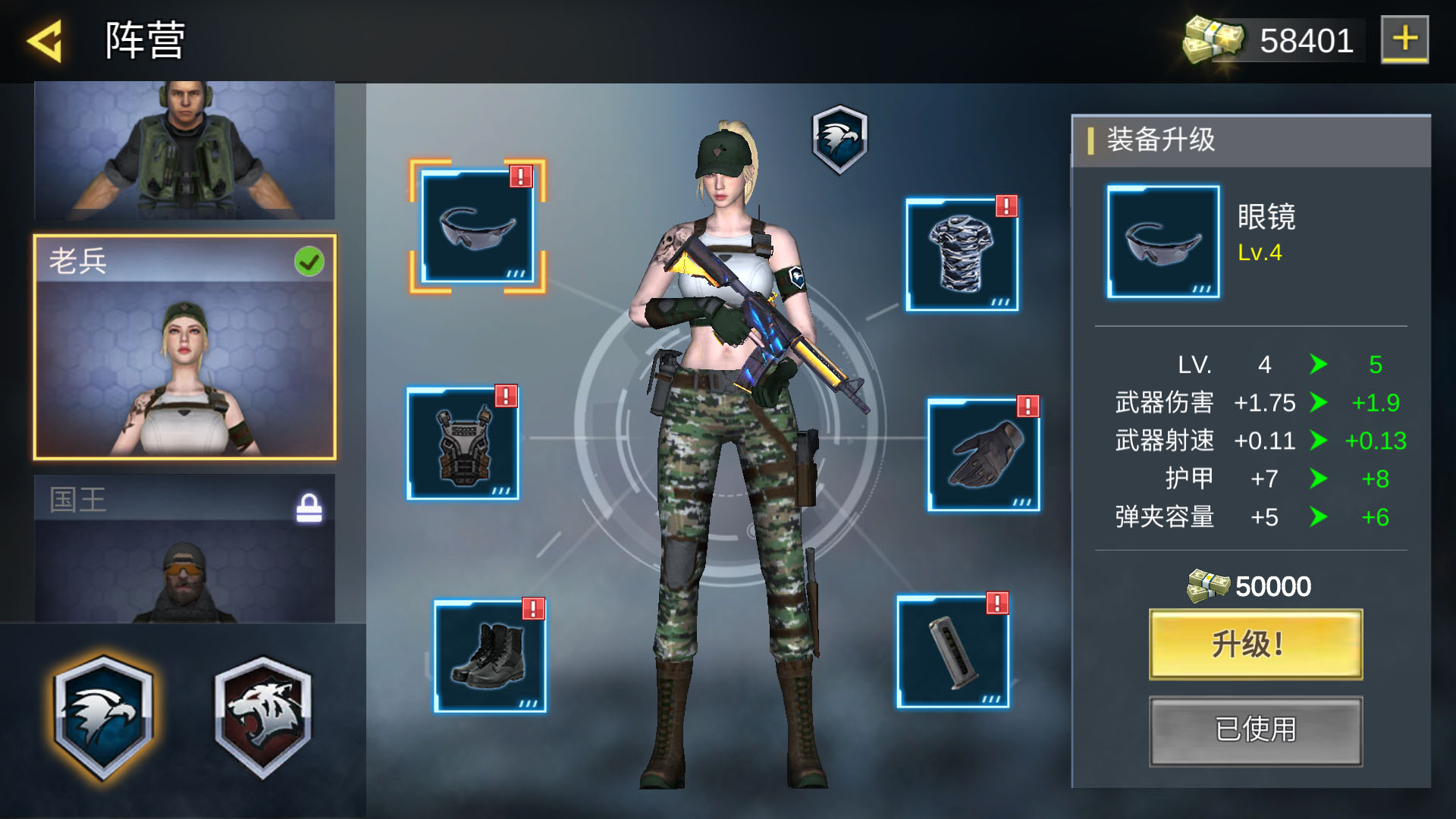Open the combat boots slot

[489, 656]
